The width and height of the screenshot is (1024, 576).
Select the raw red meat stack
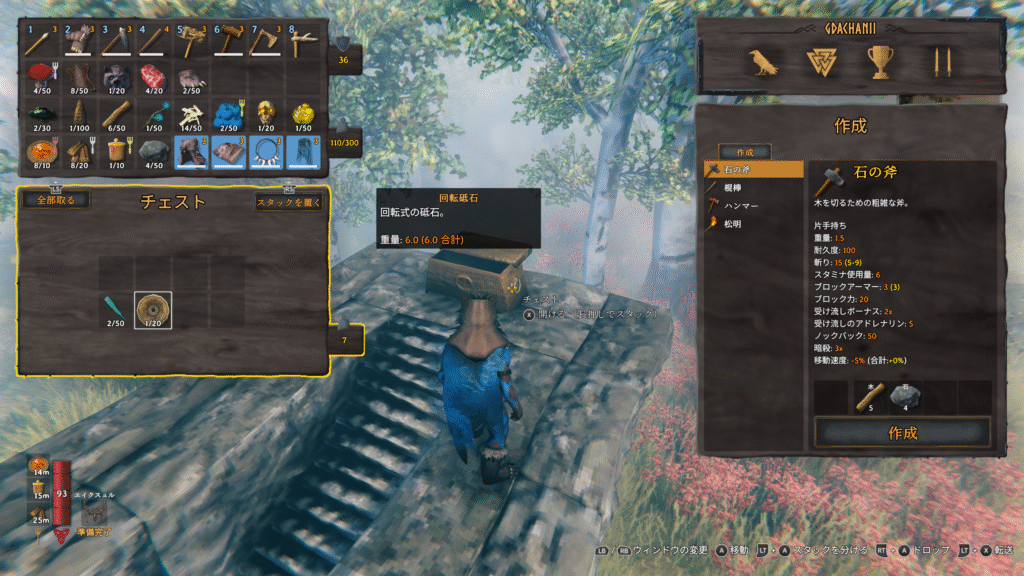pyautogui.click(x=154, y=78)
